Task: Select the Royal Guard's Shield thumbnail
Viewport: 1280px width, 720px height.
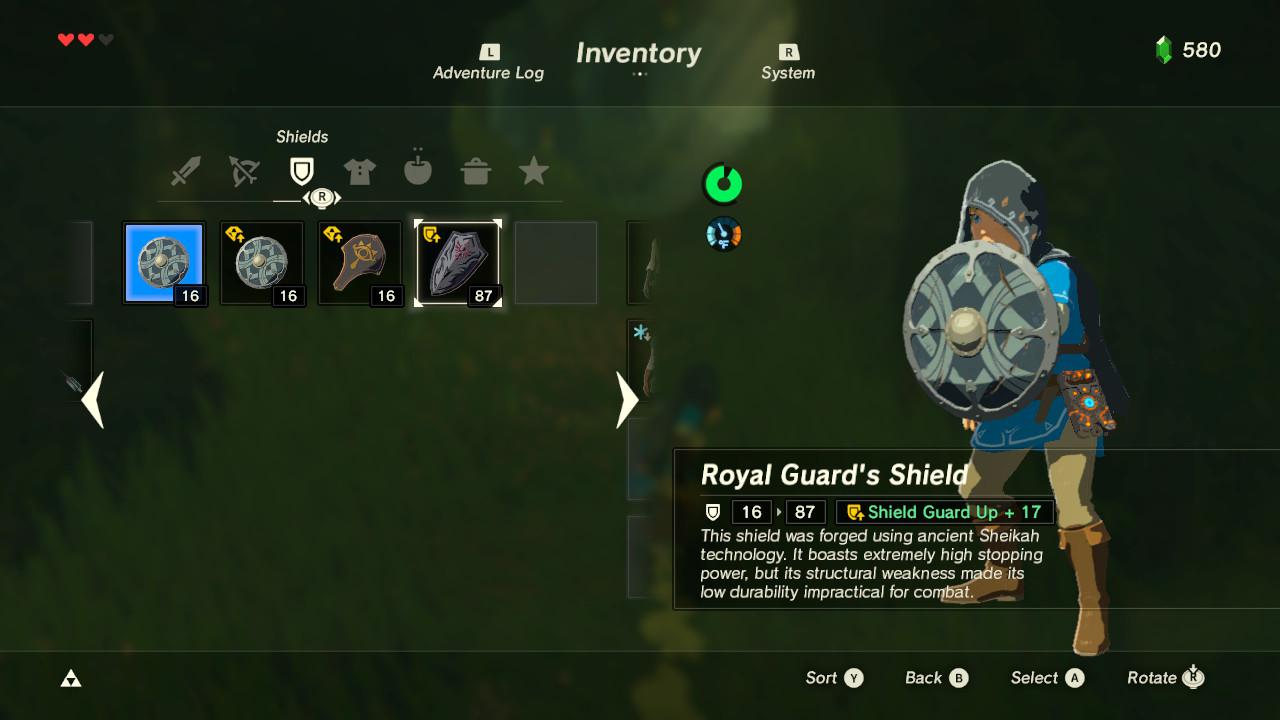Action: click(x=457, y=262)
